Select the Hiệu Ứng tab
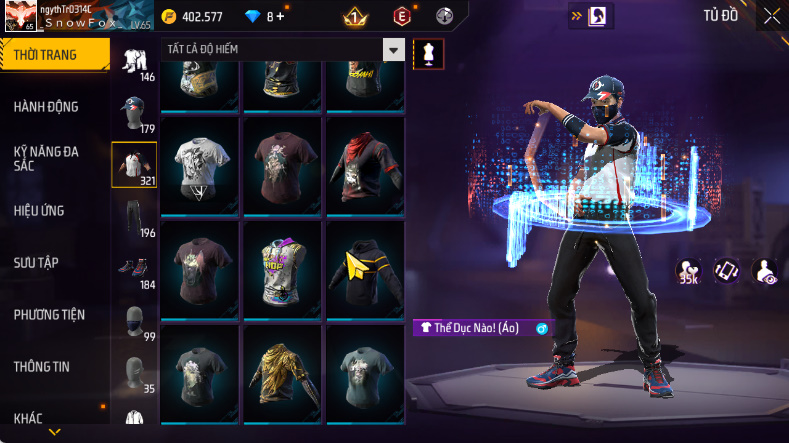 click(40, 210)
